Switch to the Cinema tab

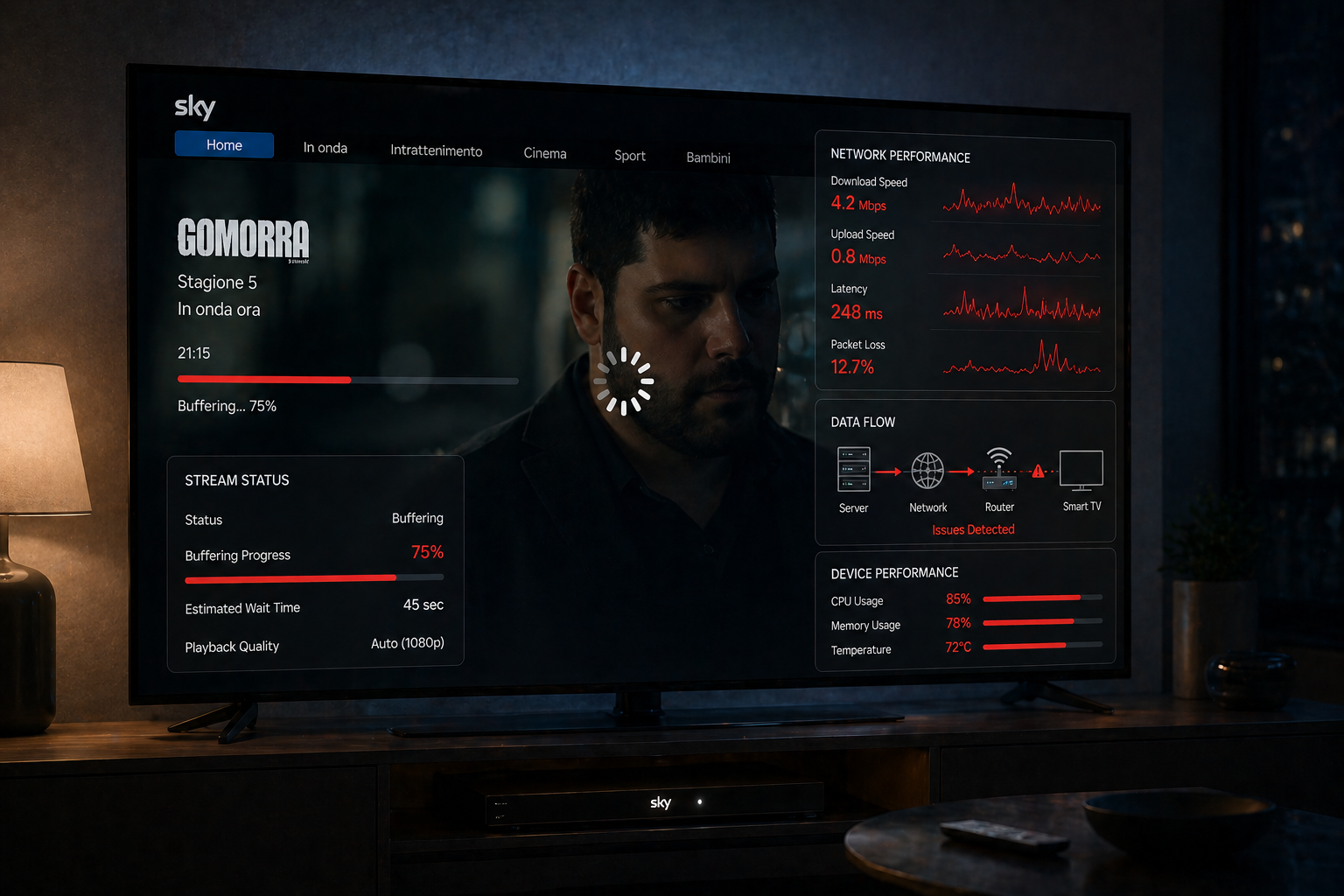[x=544, y=153]
